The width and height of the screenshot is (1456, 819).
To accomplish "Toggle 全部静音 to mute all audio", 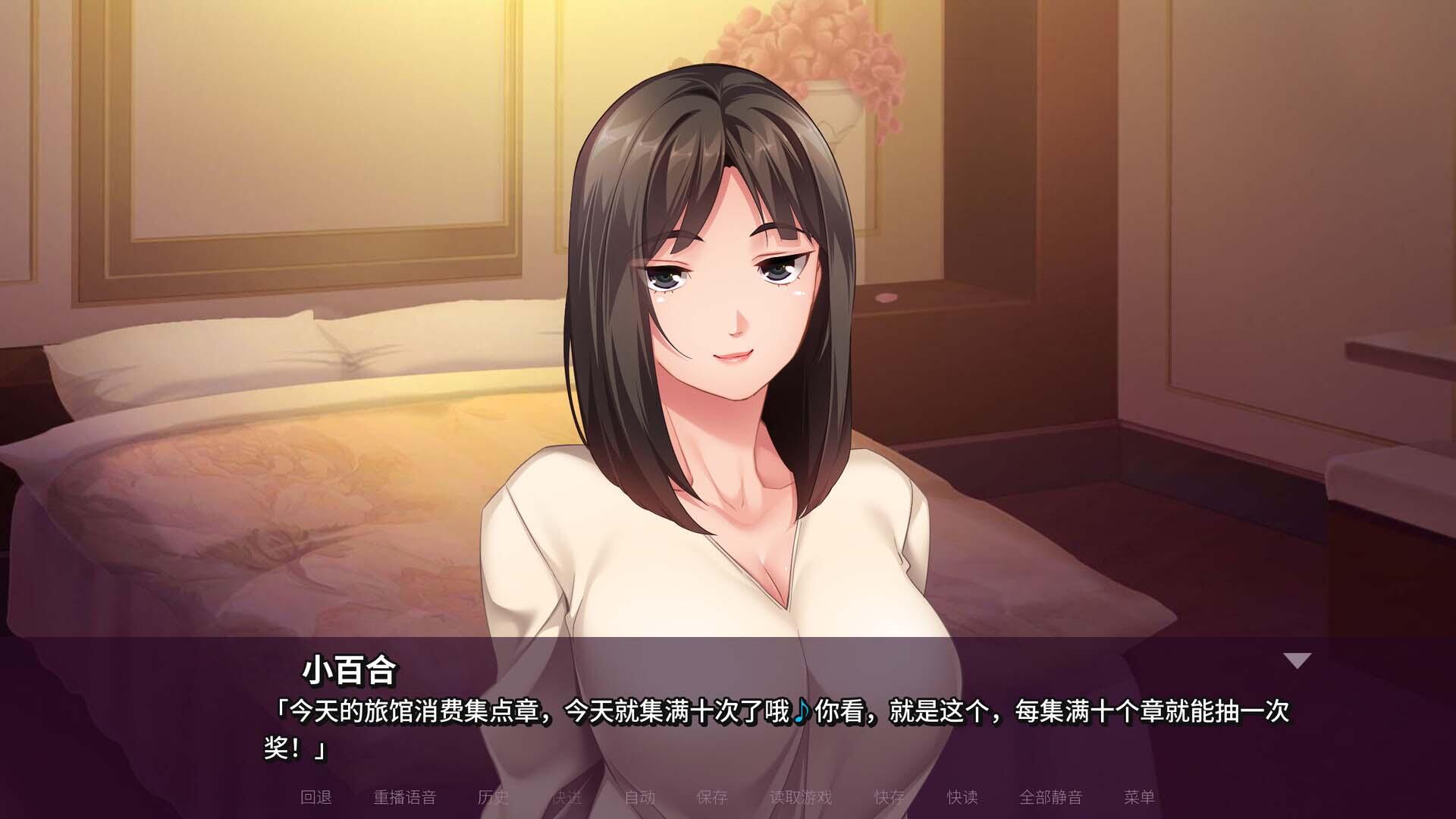I will tap(1053, 799).
